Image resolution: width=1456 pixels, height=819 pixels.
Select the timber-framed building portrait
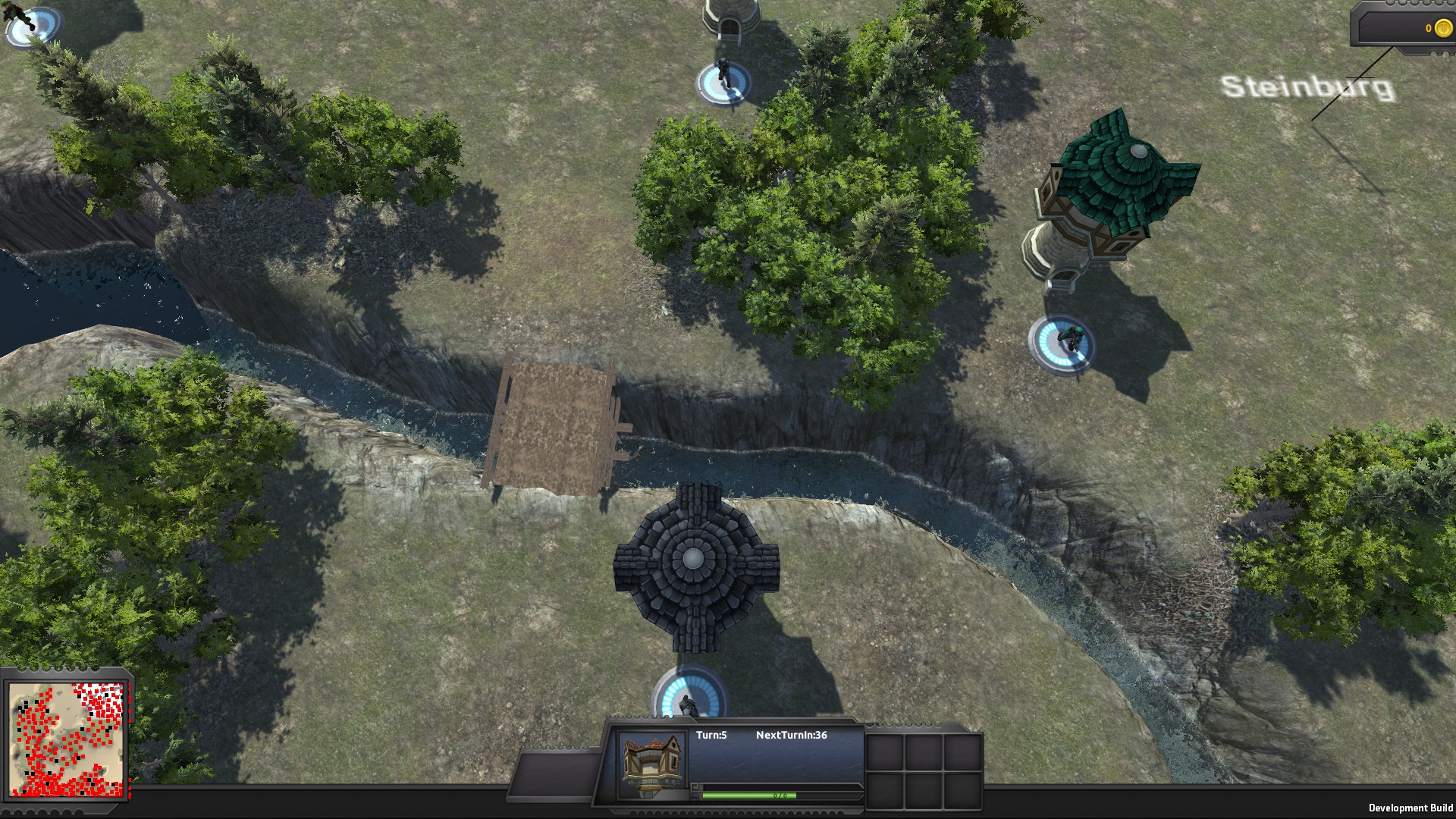651,764
